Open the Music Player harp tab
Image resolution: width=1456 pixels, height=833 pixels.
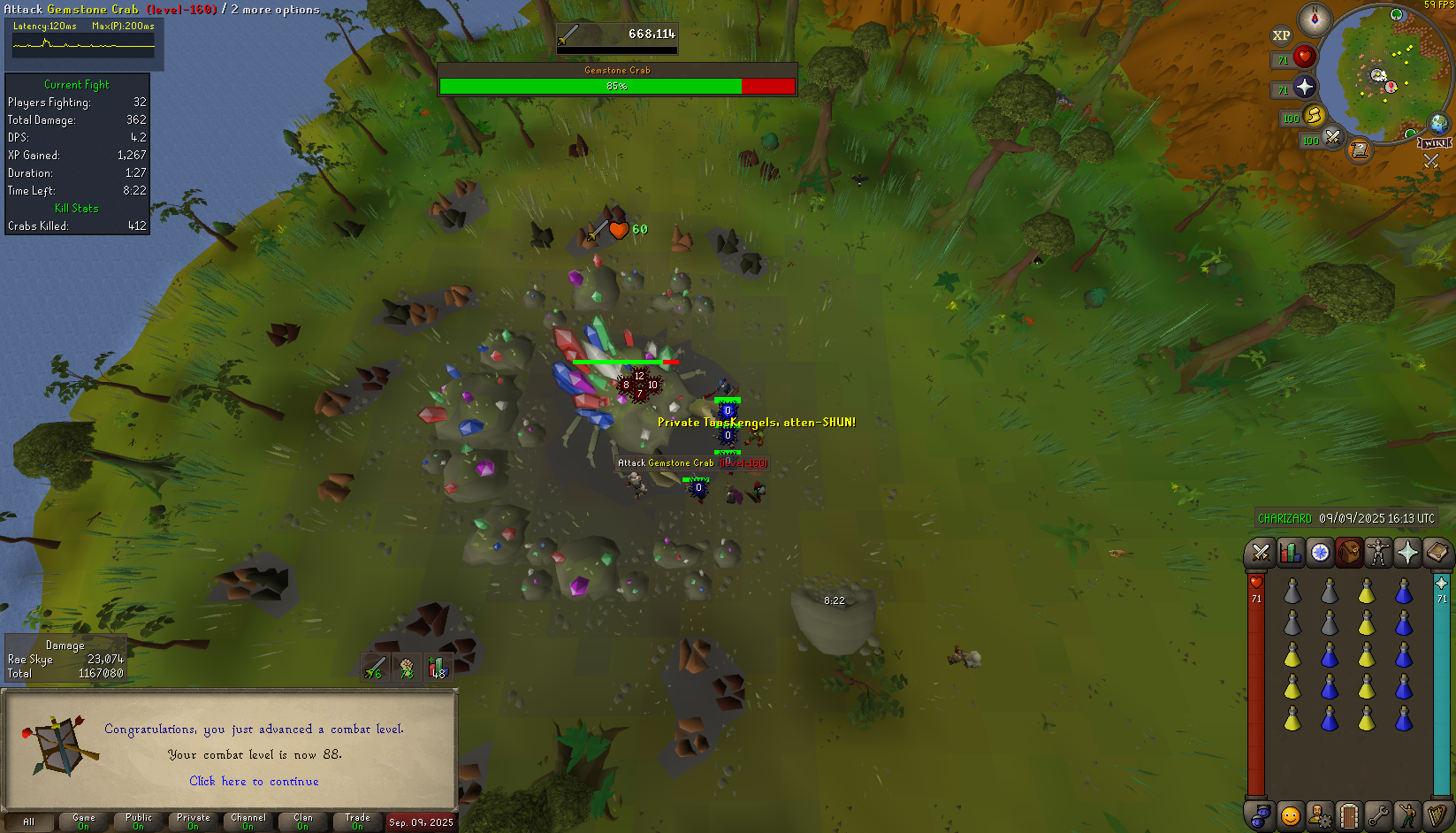click(1437, 815)
